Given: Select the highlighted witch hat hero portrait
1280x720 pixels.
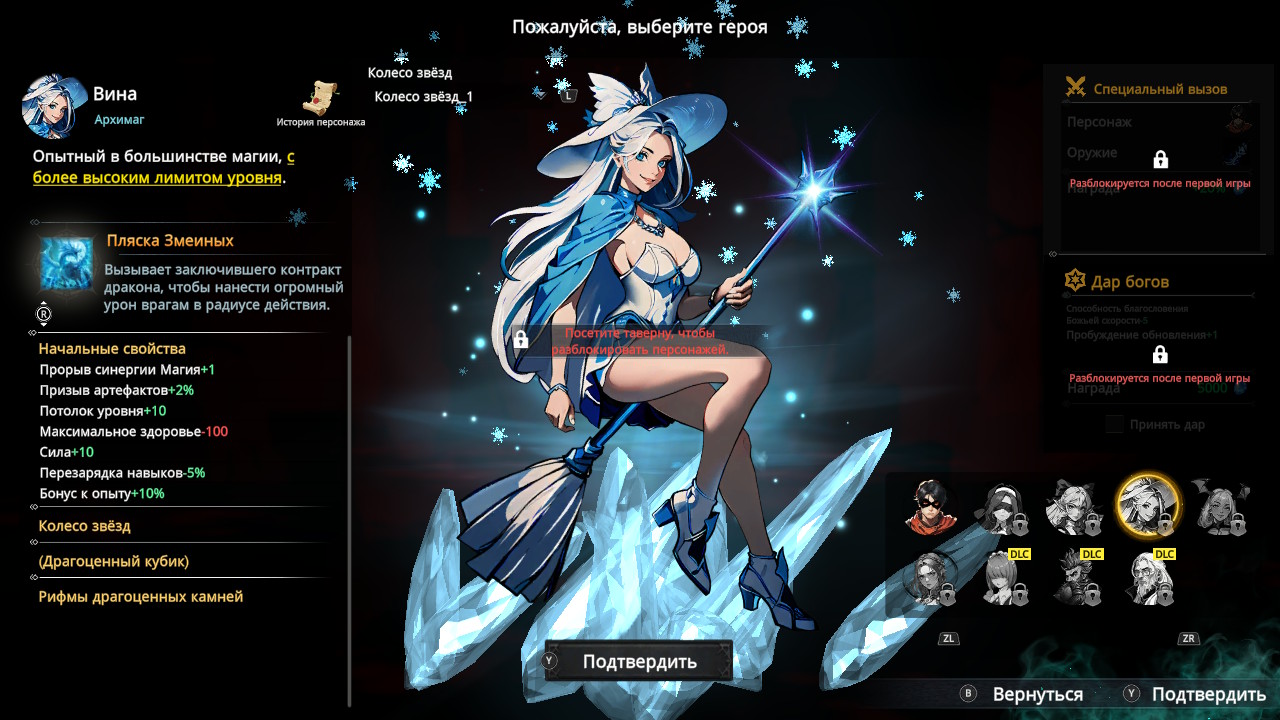Looking at the screenshot, I should pos(1147,505).
